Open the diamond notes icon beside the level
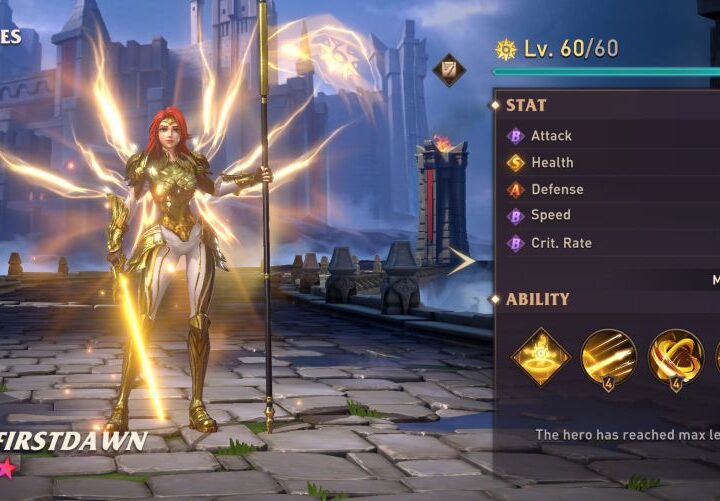The image size is (720, 501). click(x=449, y=69)
